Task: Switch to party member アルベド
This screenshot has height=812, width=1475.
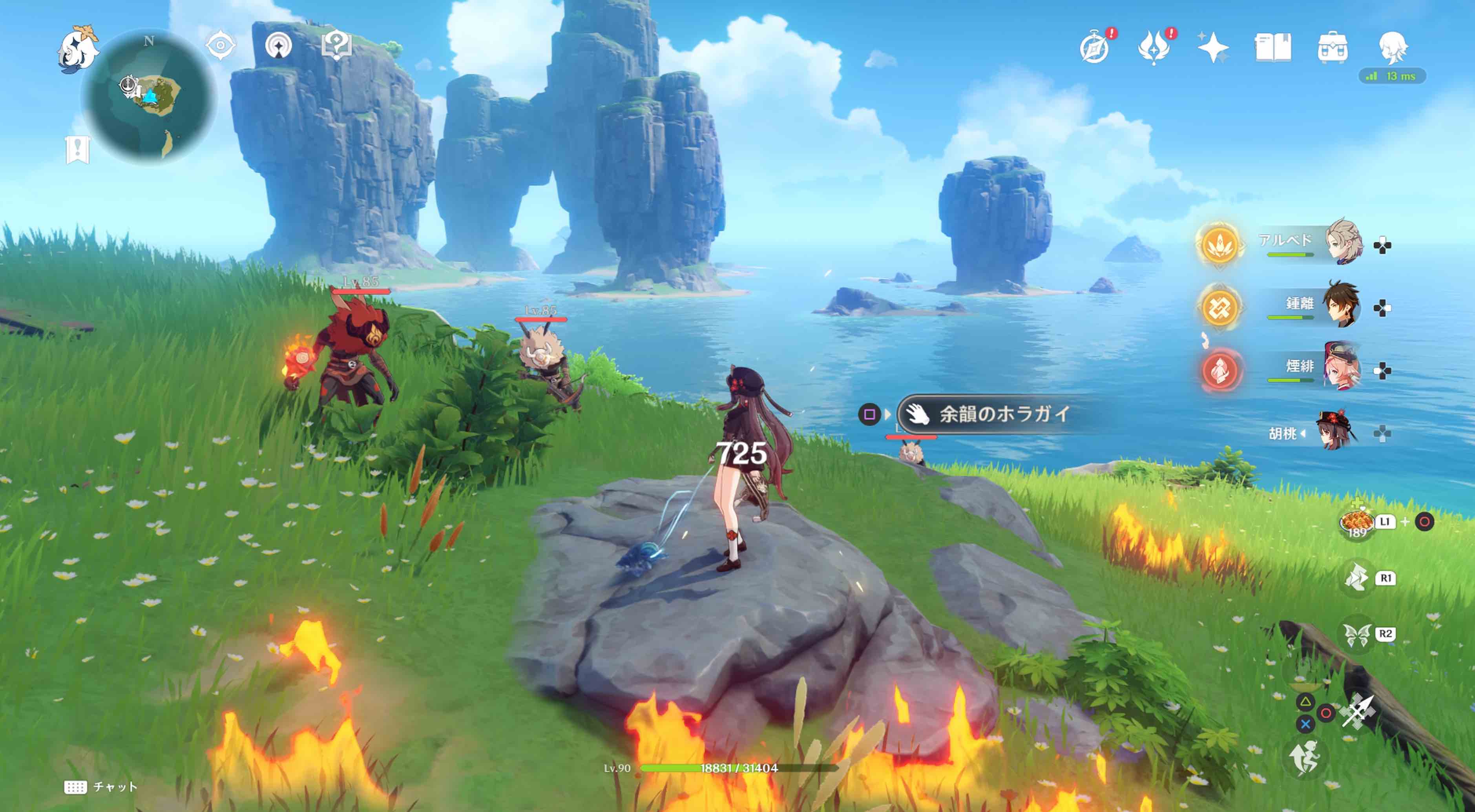Action: tap(1343, 242)
